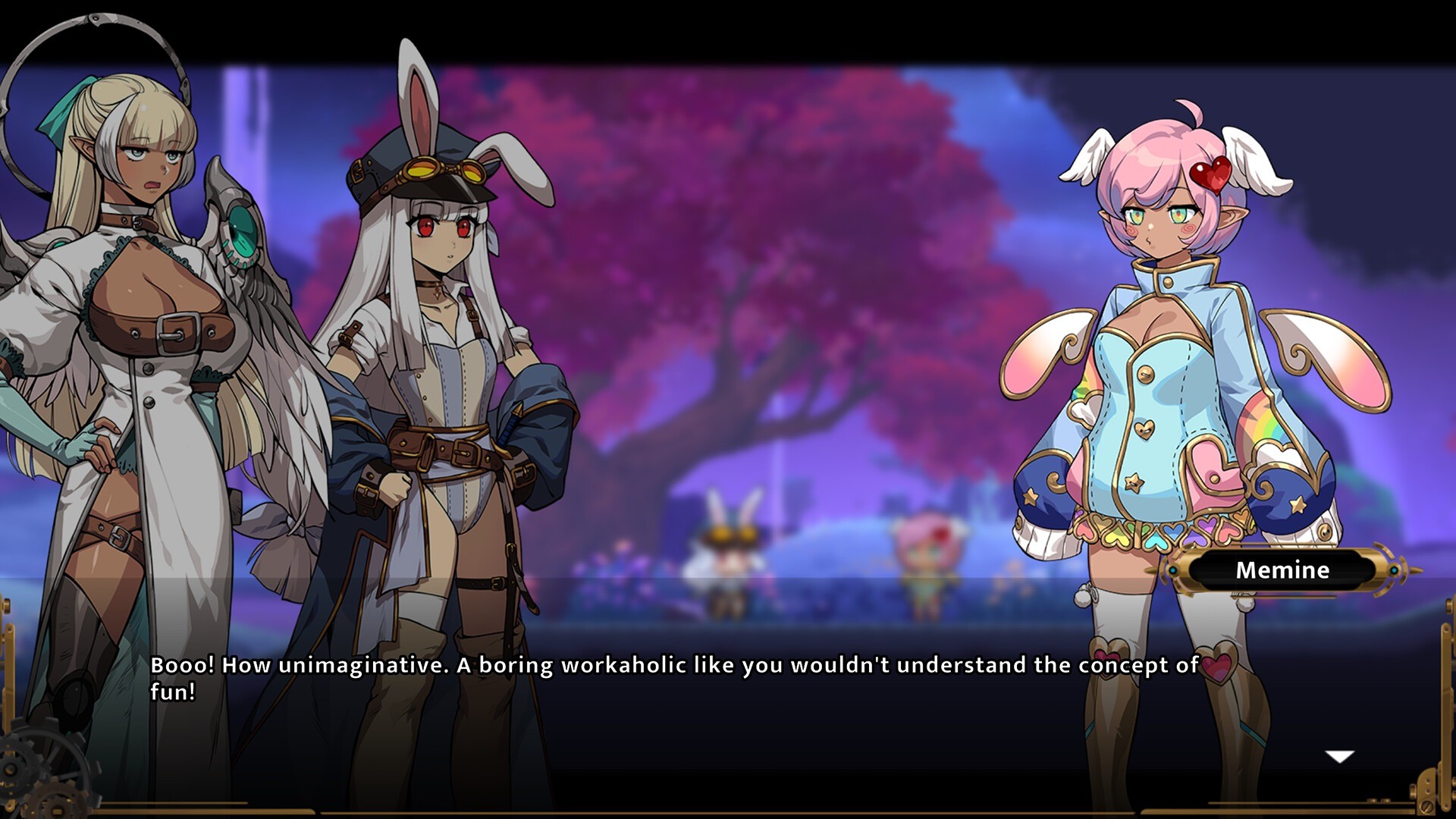Advance dialogue with the white arrow indicator
Viewport: 1456px width, 819px height.
point(1339,756)
